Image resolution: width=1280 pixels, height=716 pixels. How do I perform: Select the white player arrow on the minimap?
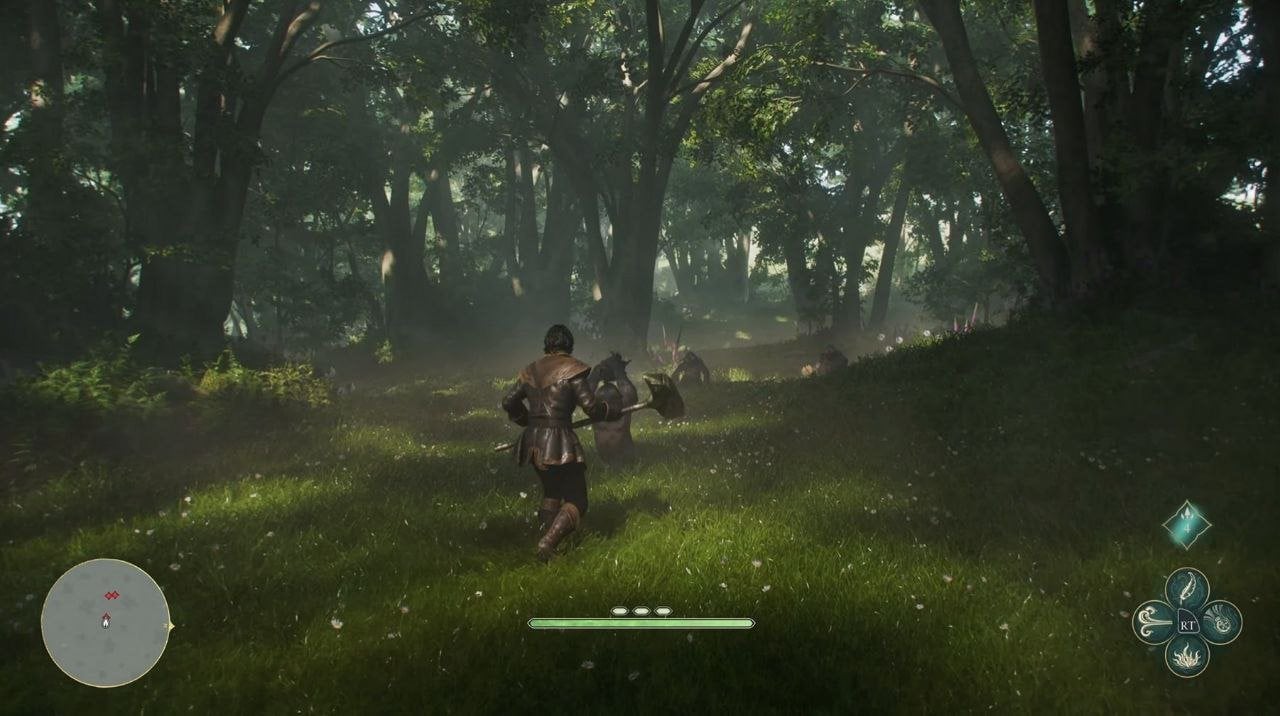[106, 621]
